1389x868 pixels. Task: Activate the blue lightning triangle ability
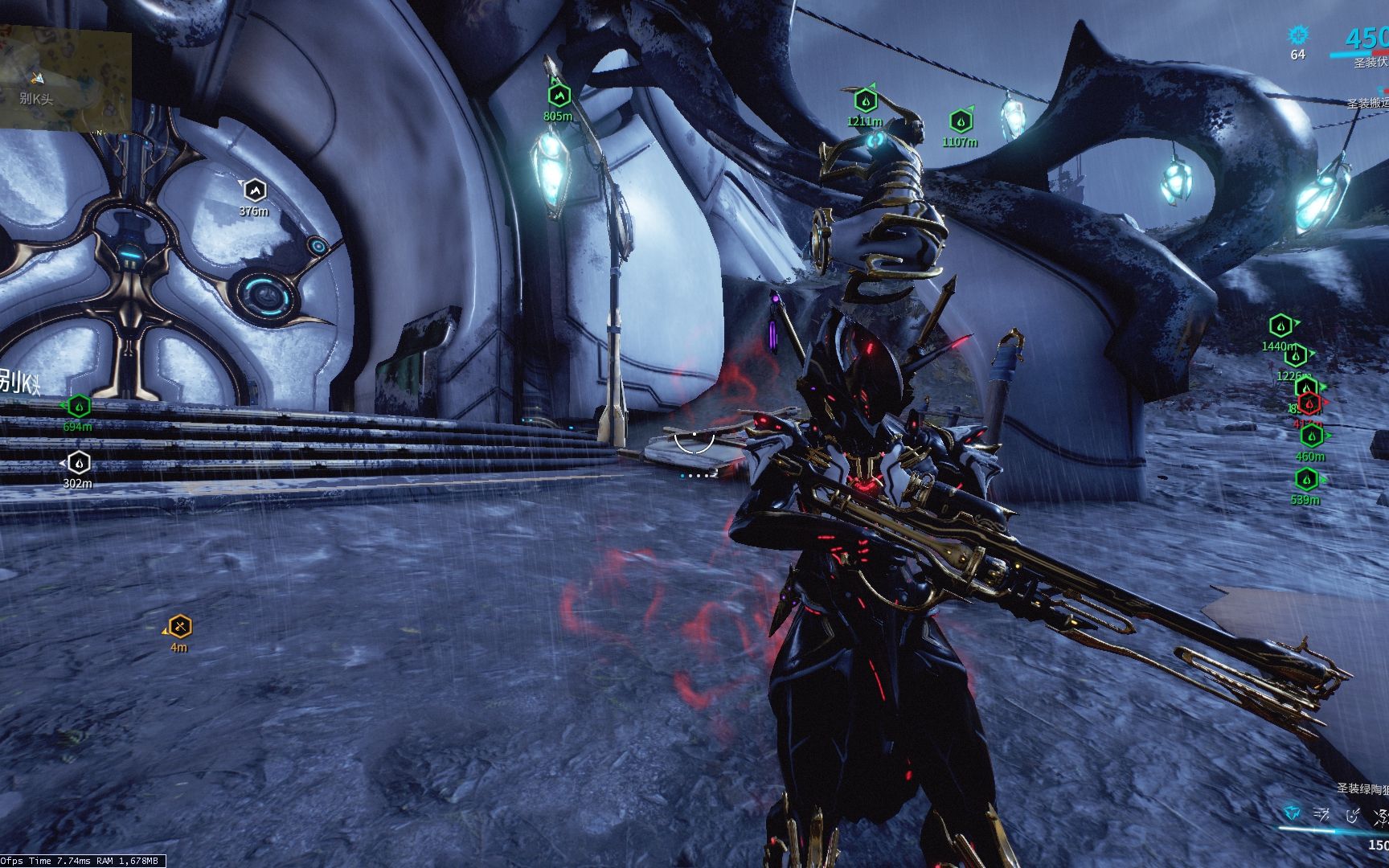tap(1291, 814)
